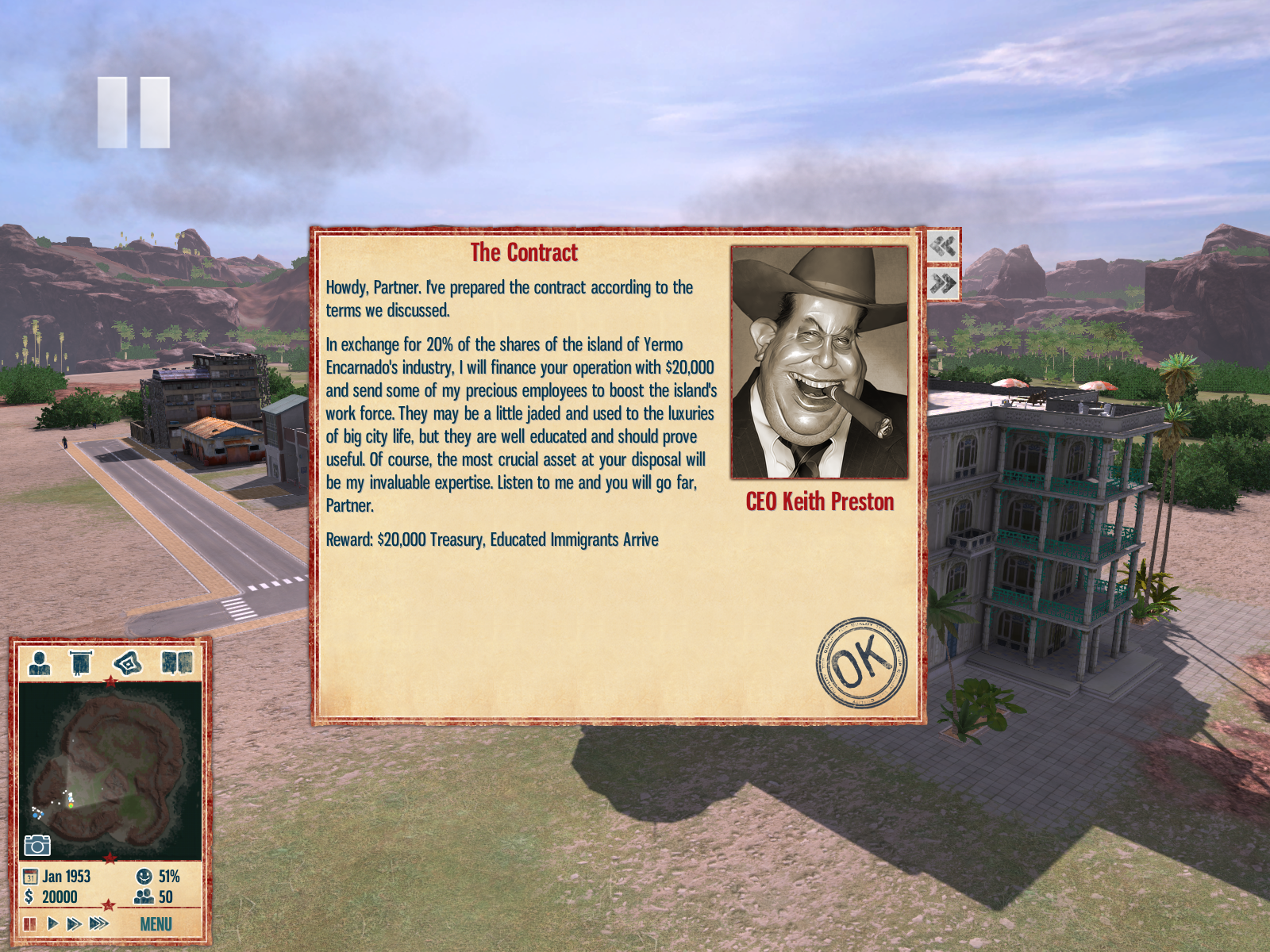1270x952 pixels.
Task: Confirm the contract with the OK stamp
Action: click(860, 662)
